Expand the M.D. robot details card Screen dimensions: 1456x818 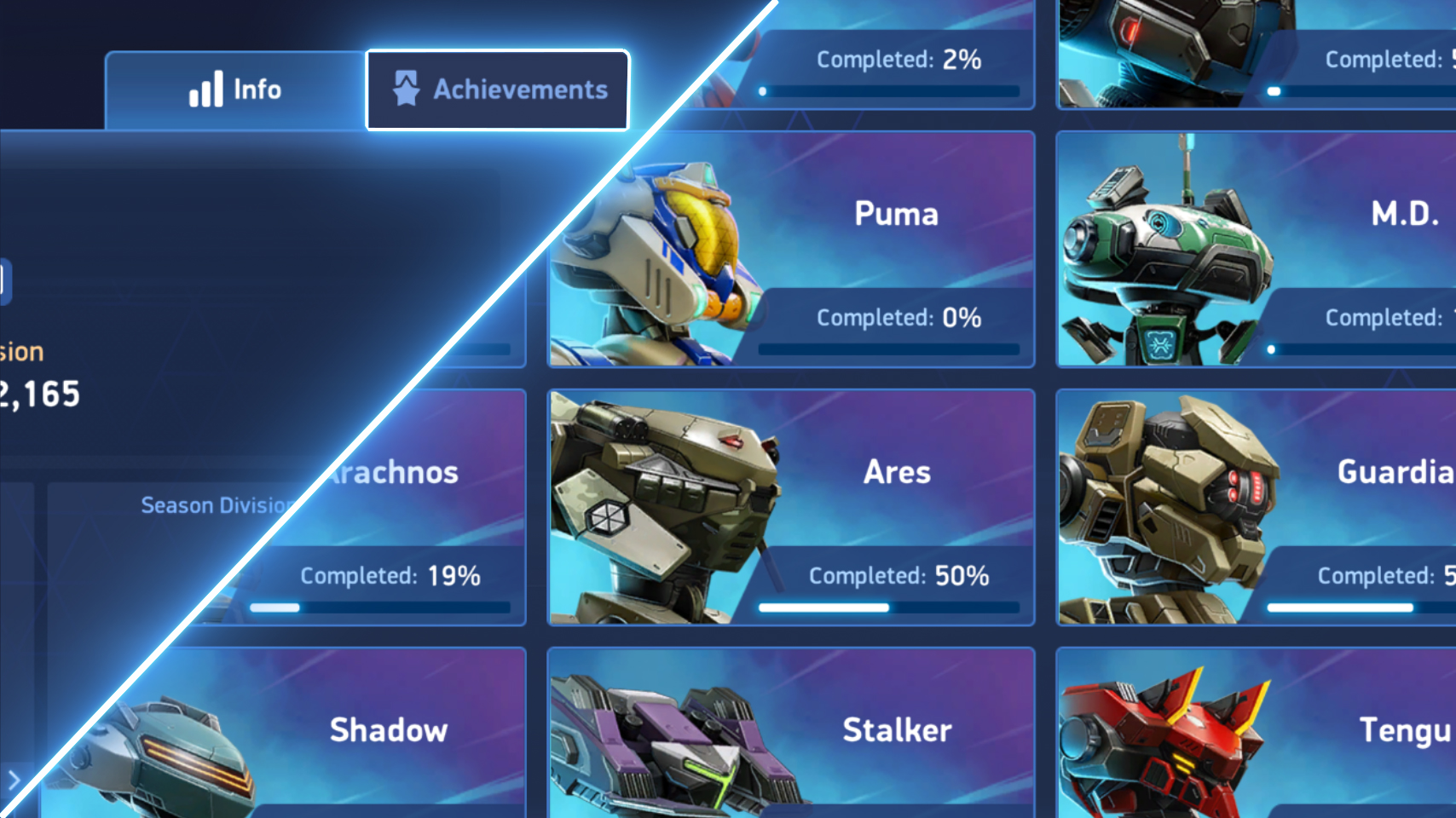[x=1253, y=247]
